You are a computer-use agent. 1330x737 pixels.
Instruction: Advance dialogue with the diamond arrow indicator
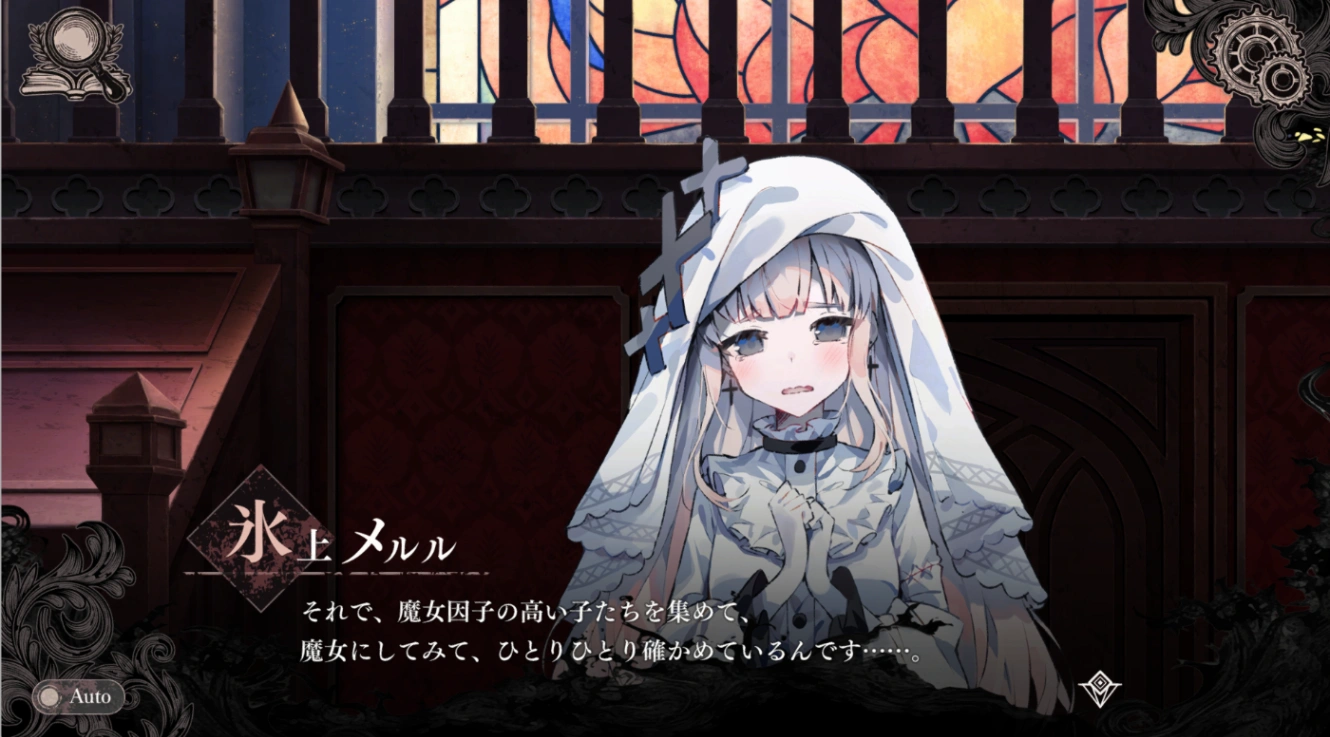click(x=1099, y=689)
